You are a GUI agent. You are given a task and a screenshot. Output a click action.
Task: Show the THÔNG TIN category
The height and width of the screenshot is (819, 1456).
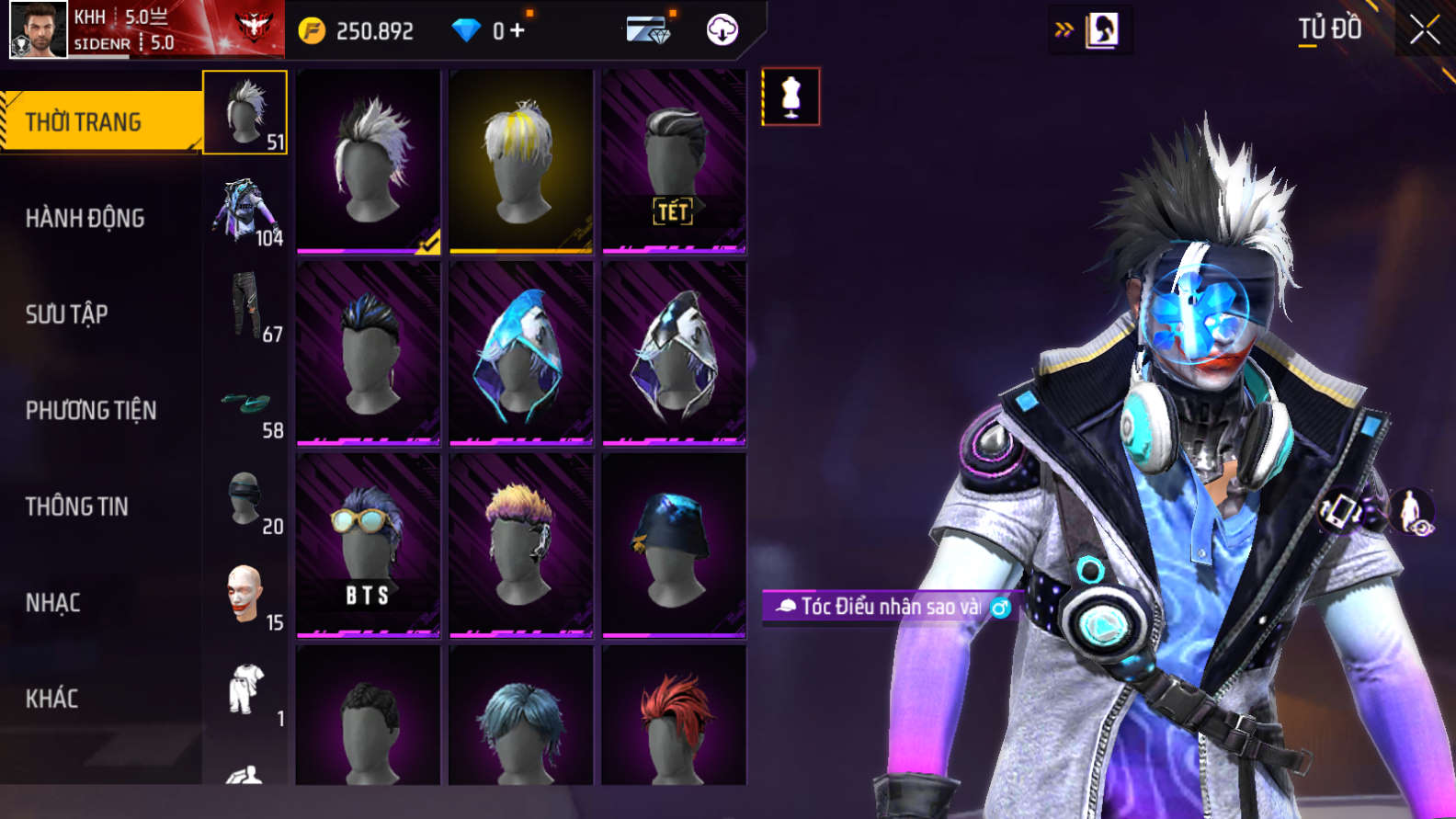point(77,506)
